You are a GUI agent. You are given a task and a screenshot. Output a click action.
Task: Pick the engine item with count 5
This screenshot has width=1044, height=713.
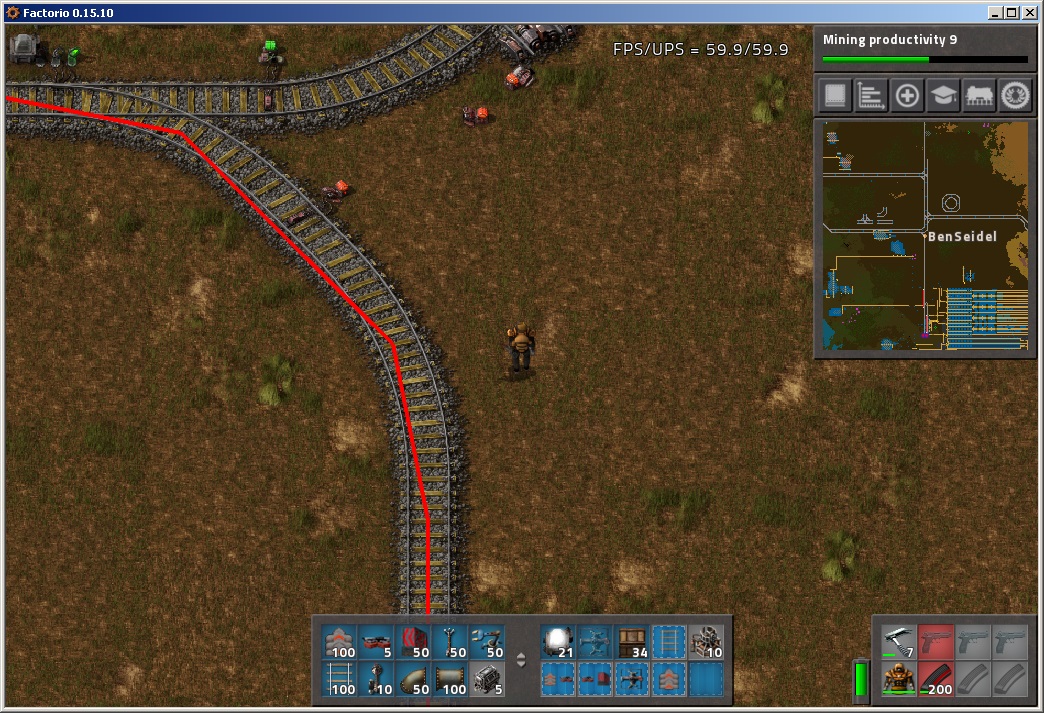tap(489, 680)
